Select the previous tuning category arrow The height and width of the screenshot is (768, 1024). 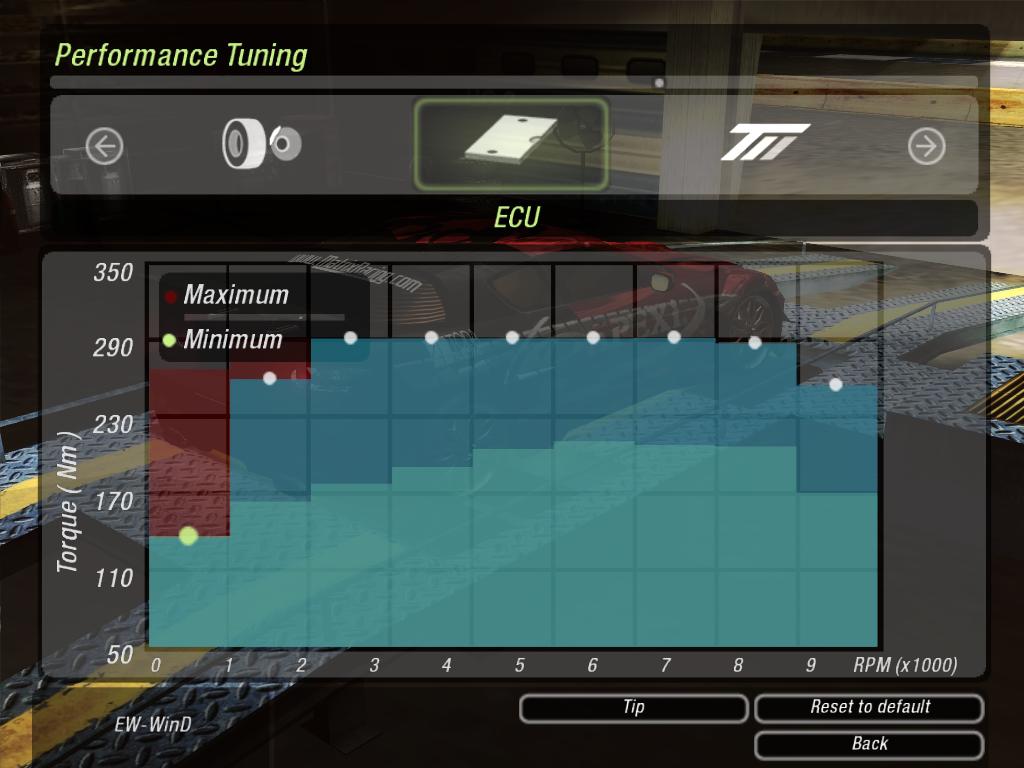coord(104,147)
